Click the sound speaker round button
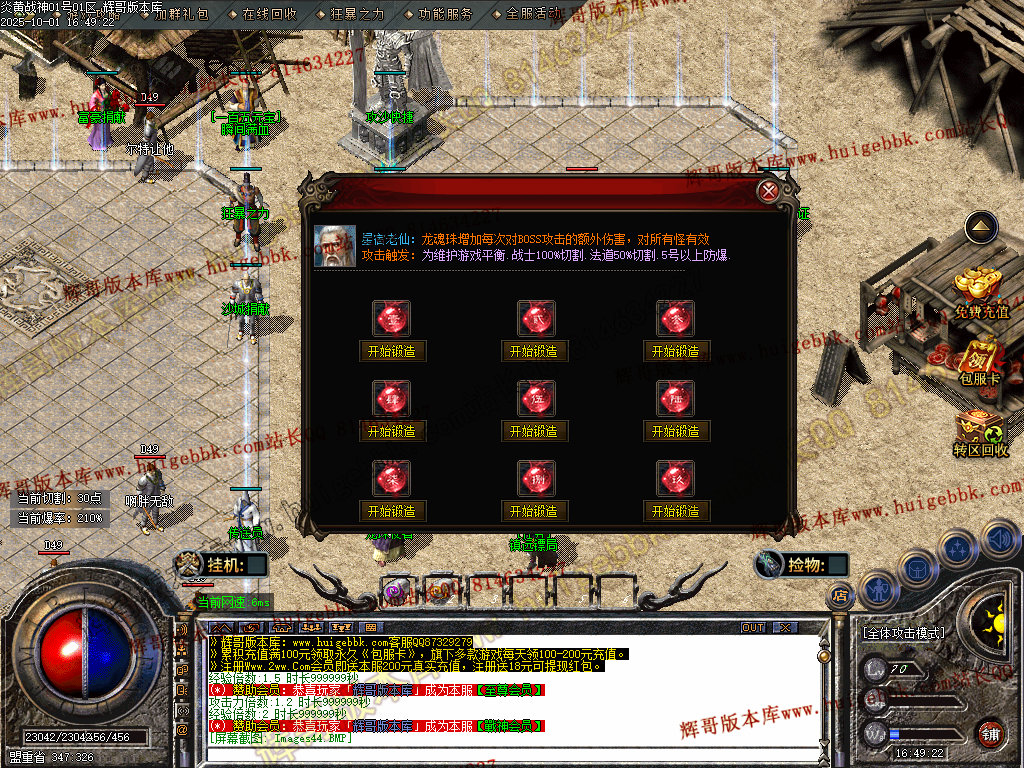Screen dimensions: 1024x768 point(1000,541)
